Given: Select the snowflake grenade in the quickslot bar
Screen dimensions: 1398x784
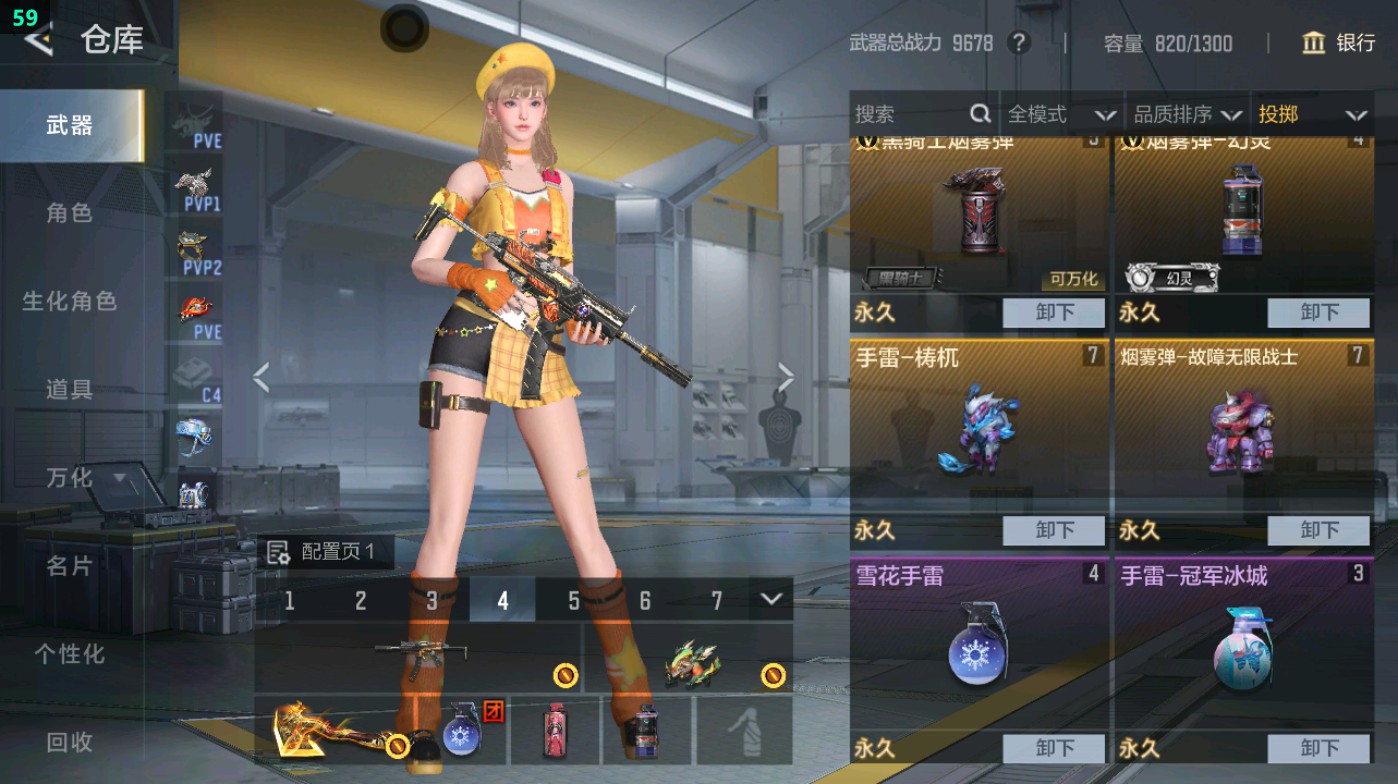Looking at the screenshot, I should (x=465, y=734).
